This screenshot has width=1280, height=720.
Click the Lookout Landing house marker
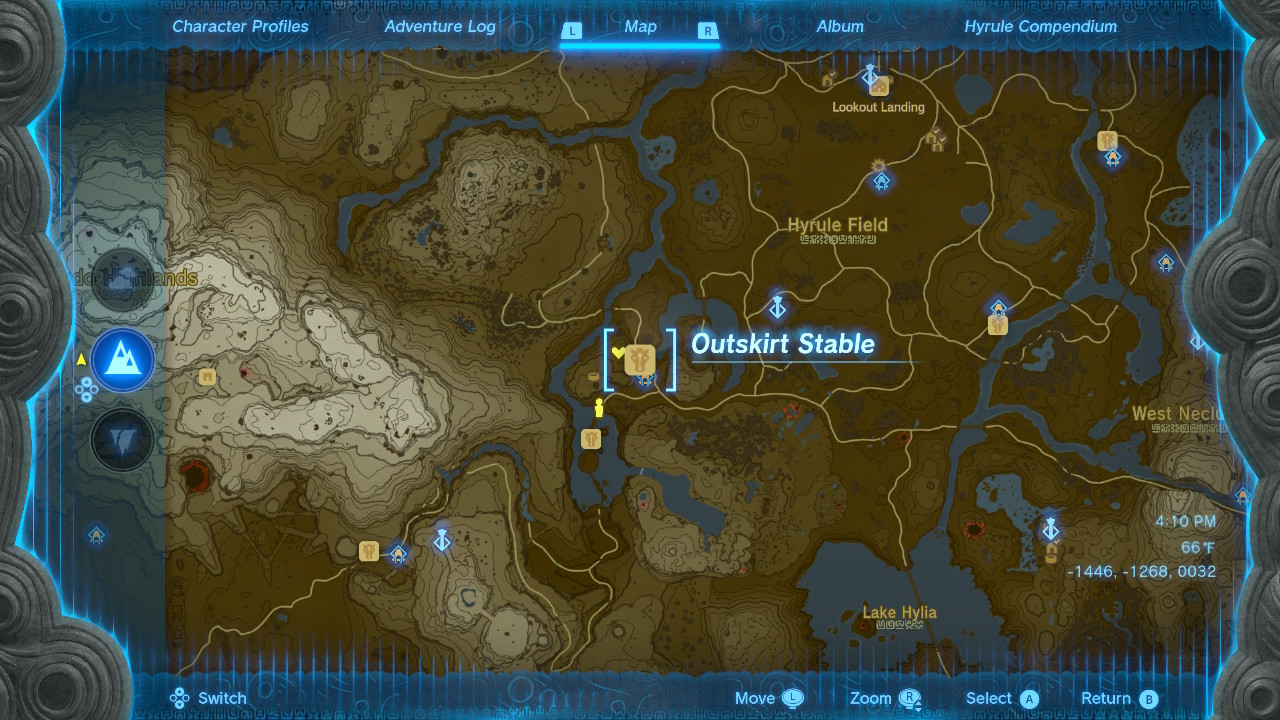click(x=880, y=87)
